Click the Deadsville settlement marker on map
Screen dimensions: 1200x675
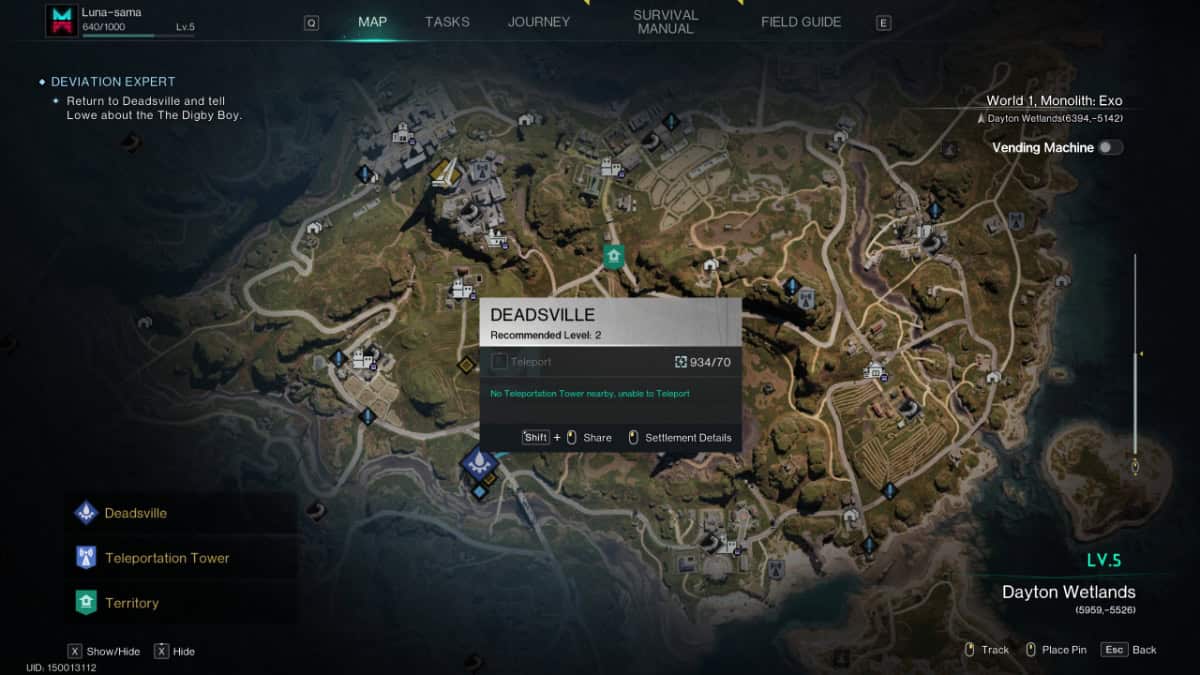[480, 462]
